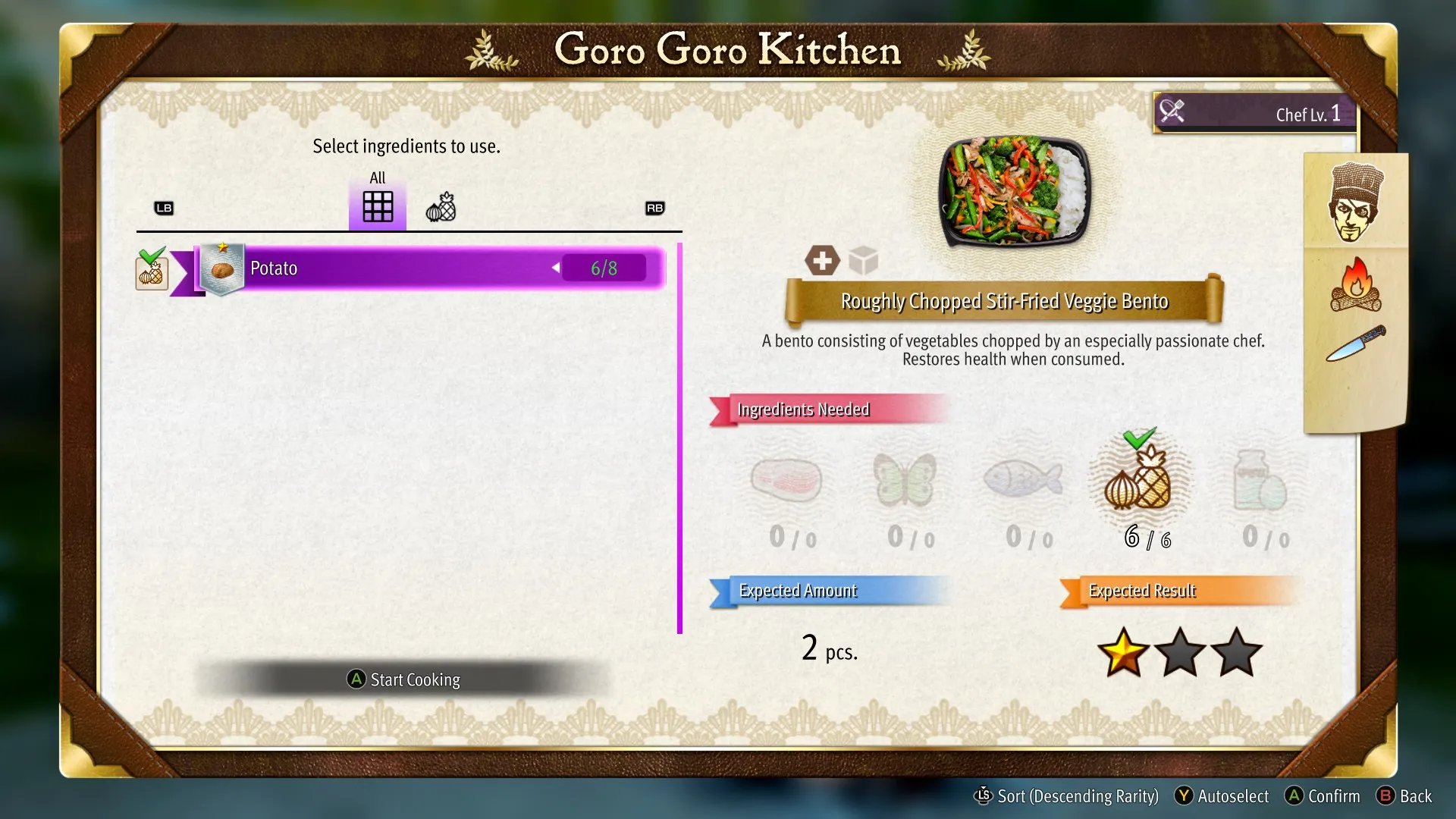Click the chef portrait on the side panel
This screenshot has height=819, width=1456.
coord(1355,202)
